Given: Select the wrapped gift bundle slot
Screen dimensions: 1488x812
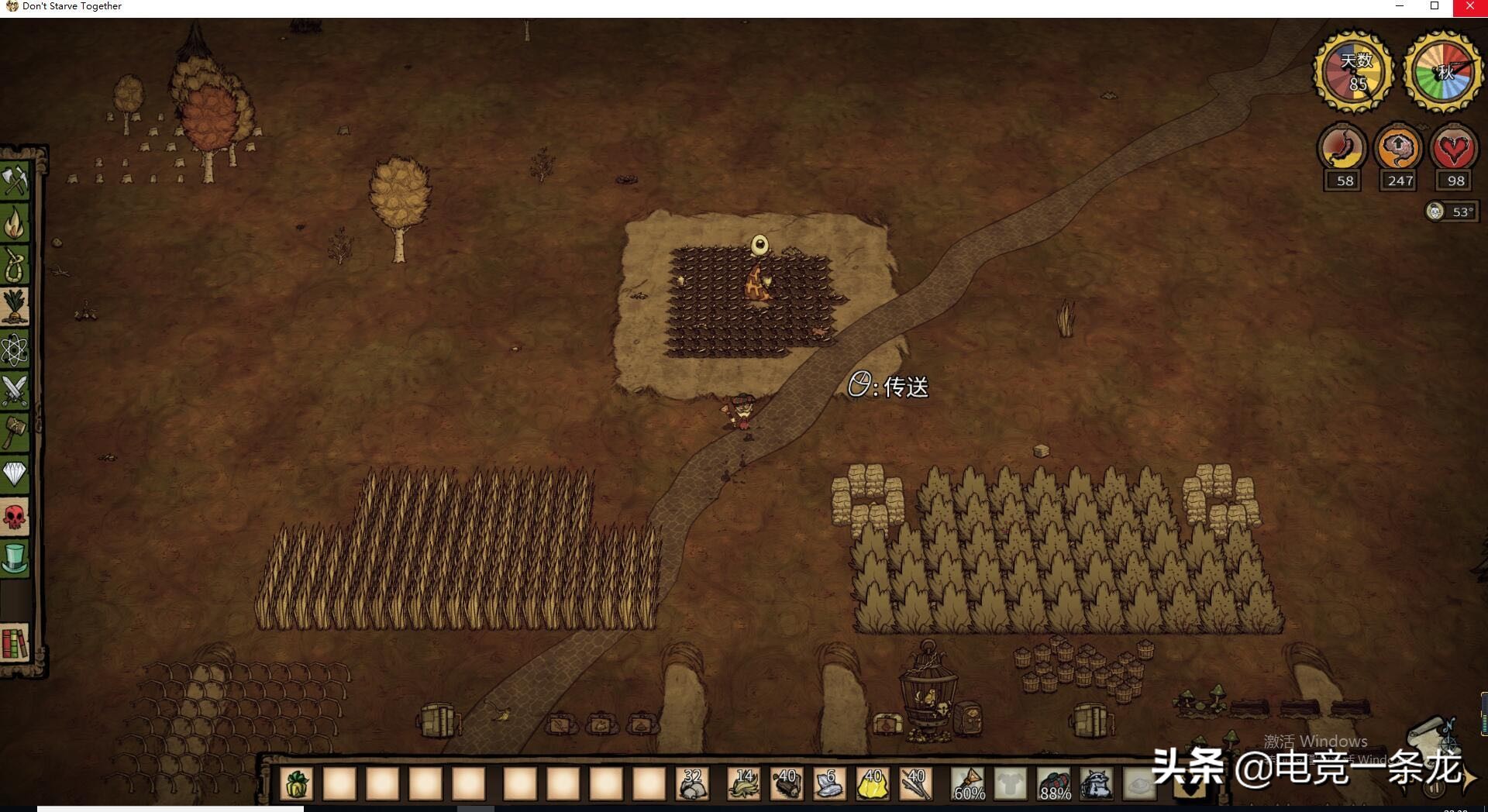Looking at the screenshot, I should coord(297,784).
